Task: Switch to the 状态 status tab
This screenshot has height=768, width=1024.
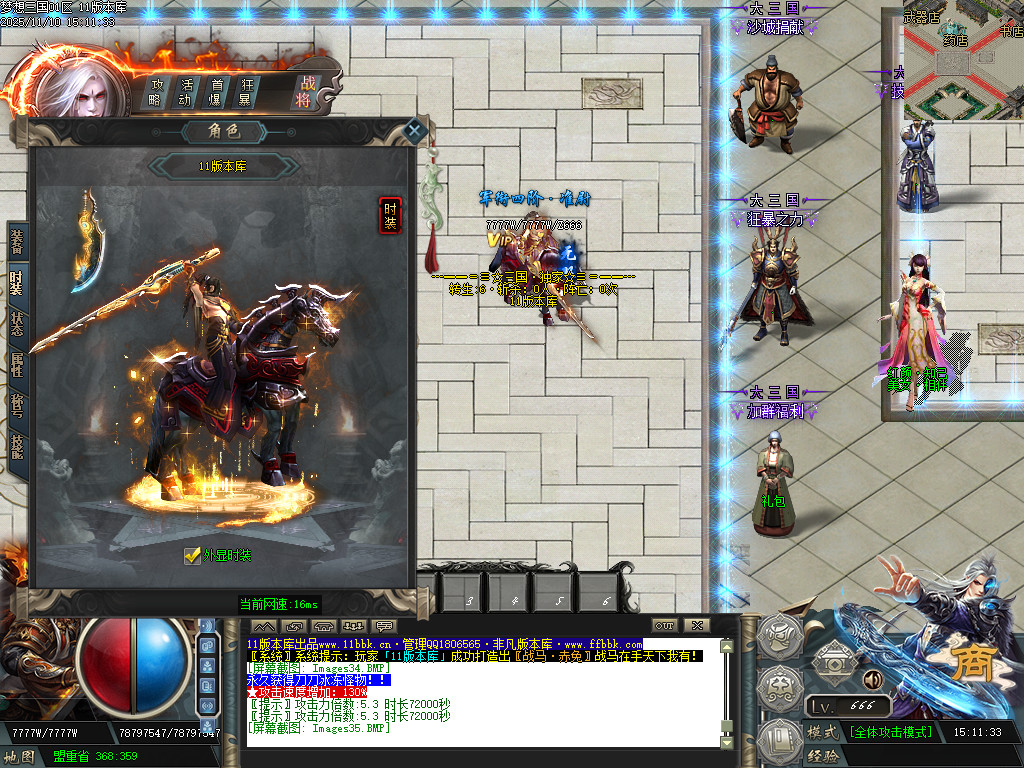Action: point(17,323)
